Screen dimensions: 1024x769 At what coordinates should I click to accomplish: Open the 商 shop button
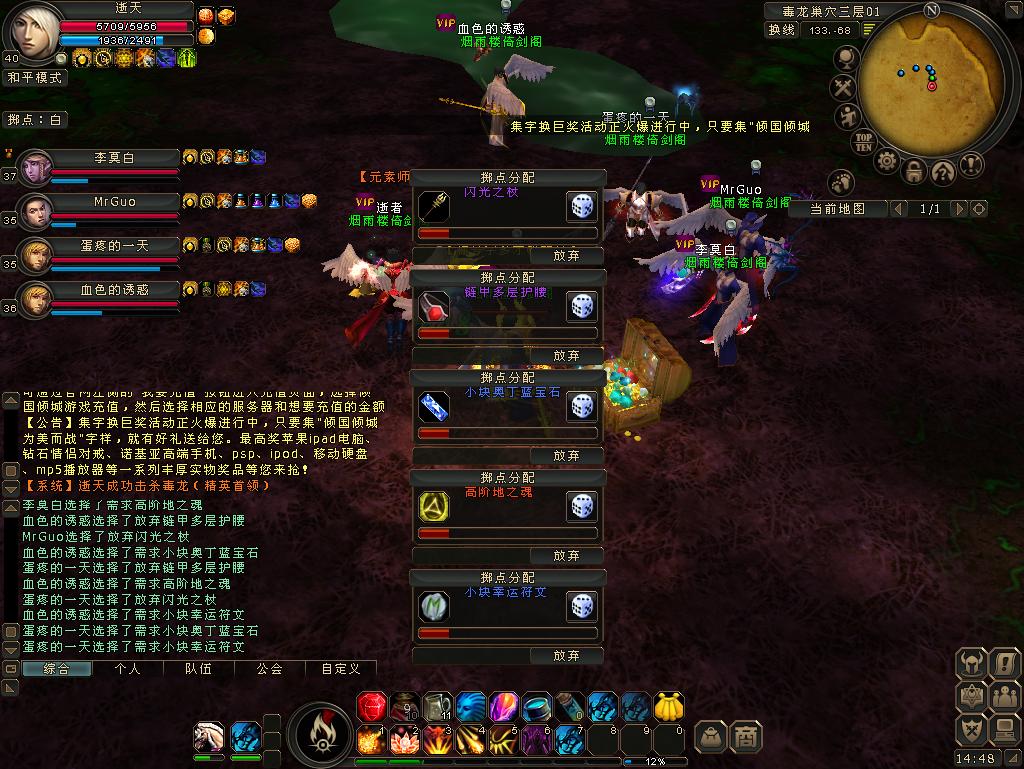[745, 736]
